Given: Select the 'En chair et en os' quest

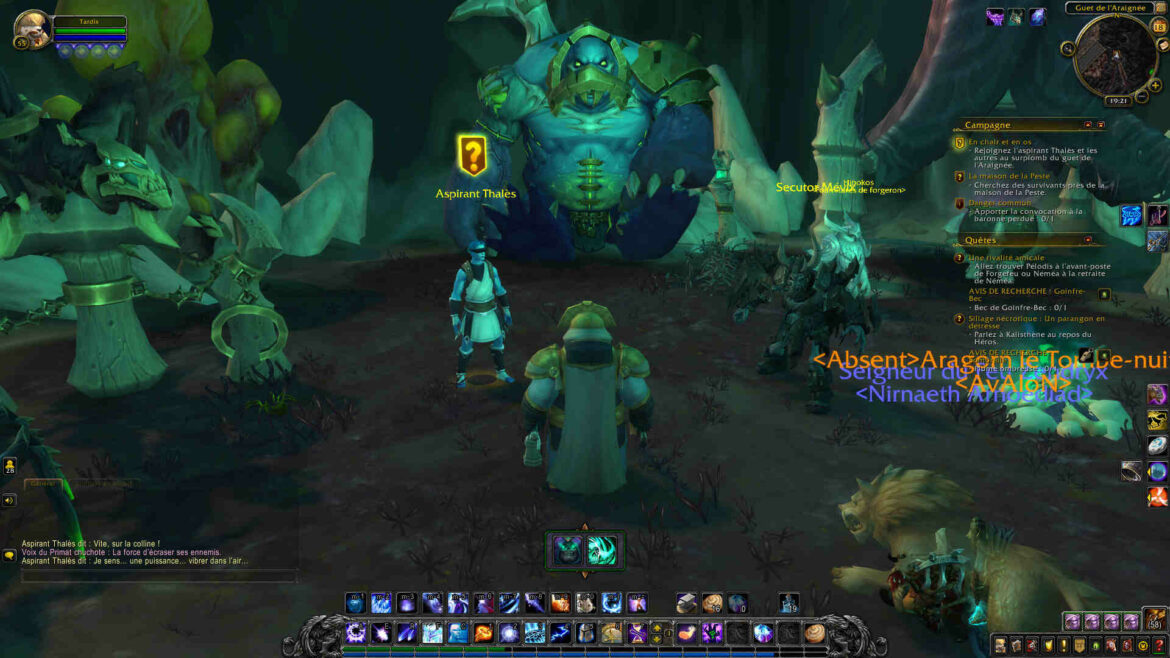Looking at the screenshot, I should pos(1000,142).
